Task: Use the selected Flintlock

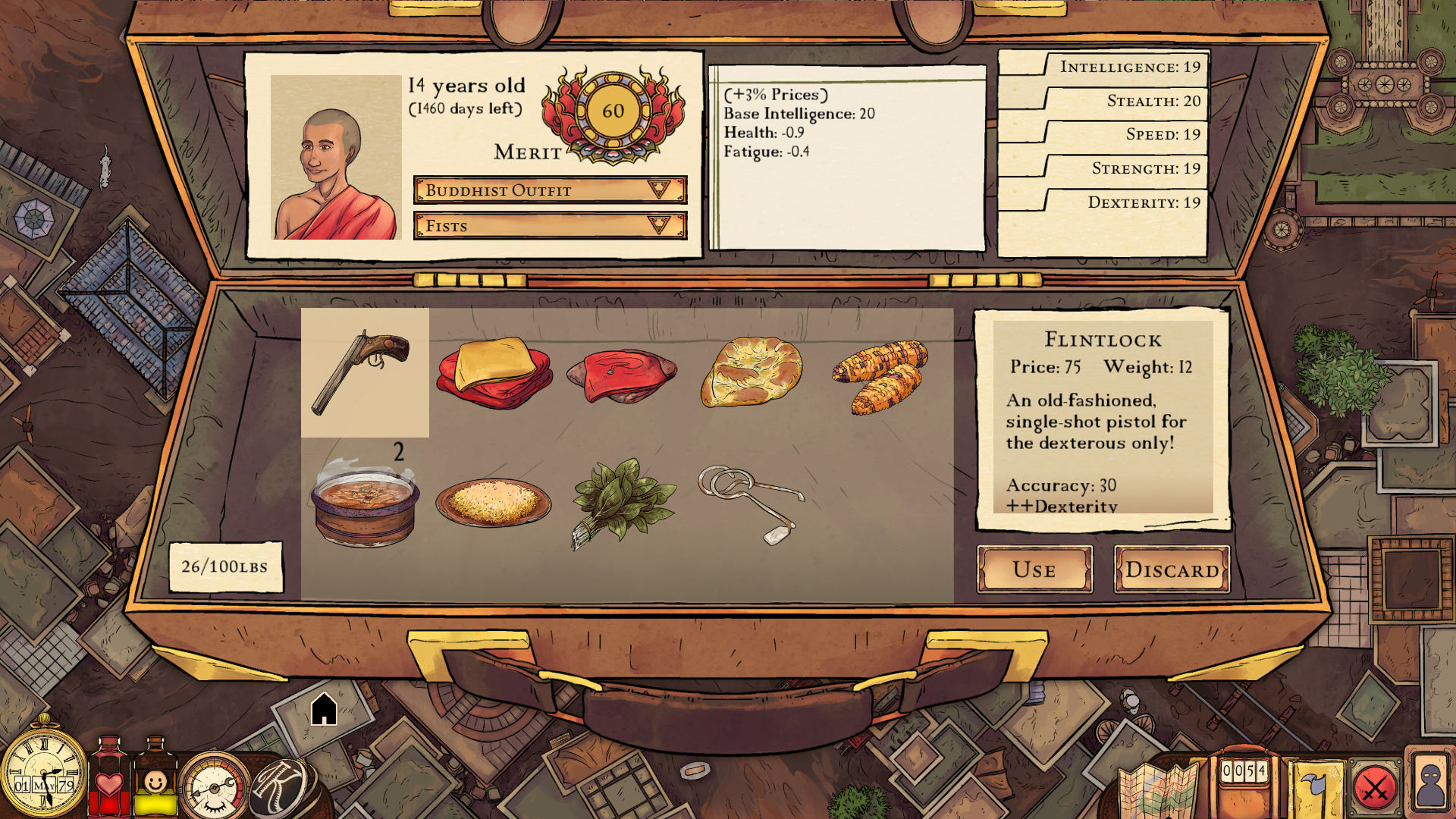Action: tap(1034, 569)
